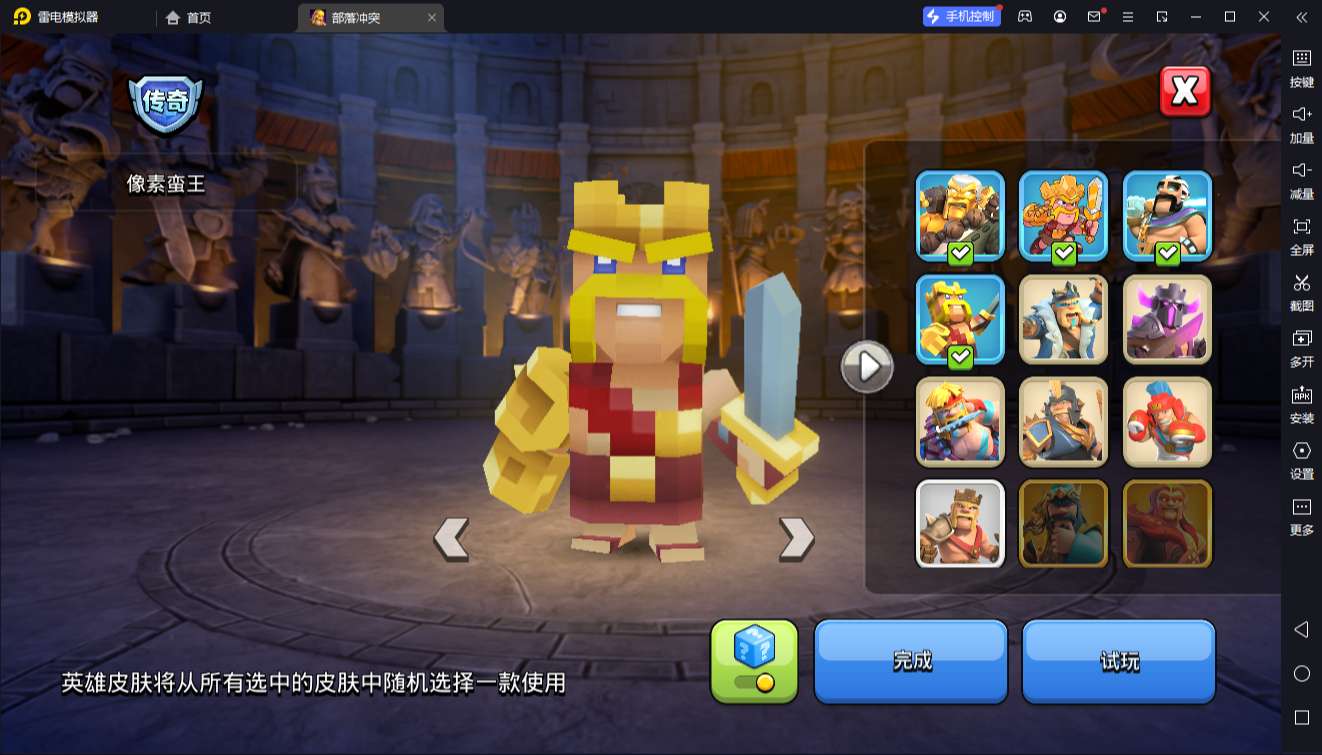The width and height of the screenshot is (1322, 755).
Task: Collapse the right sidebar with double chevron
Action: [x=1302, y=17]
